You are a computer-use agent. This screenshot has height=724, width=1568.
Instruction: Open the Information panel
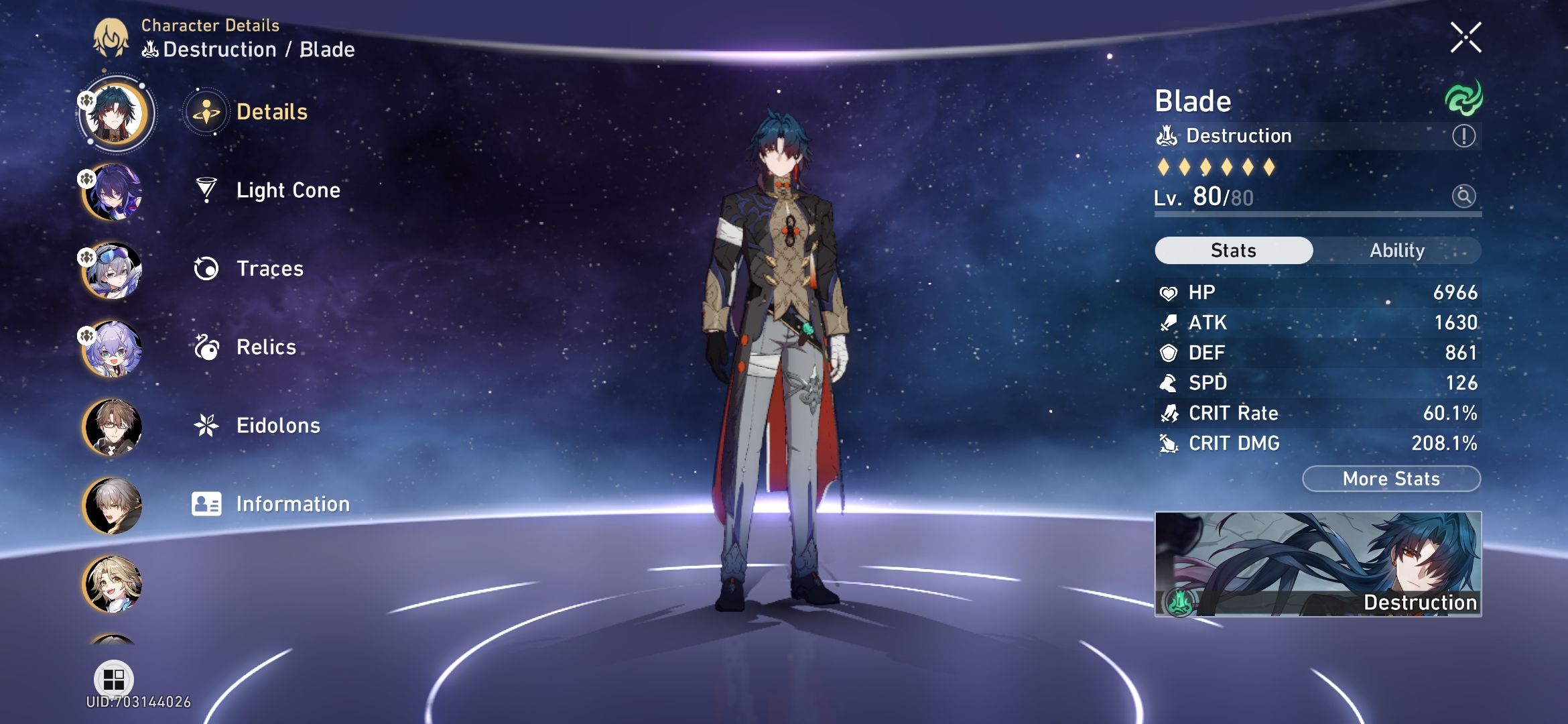(293, 503)
